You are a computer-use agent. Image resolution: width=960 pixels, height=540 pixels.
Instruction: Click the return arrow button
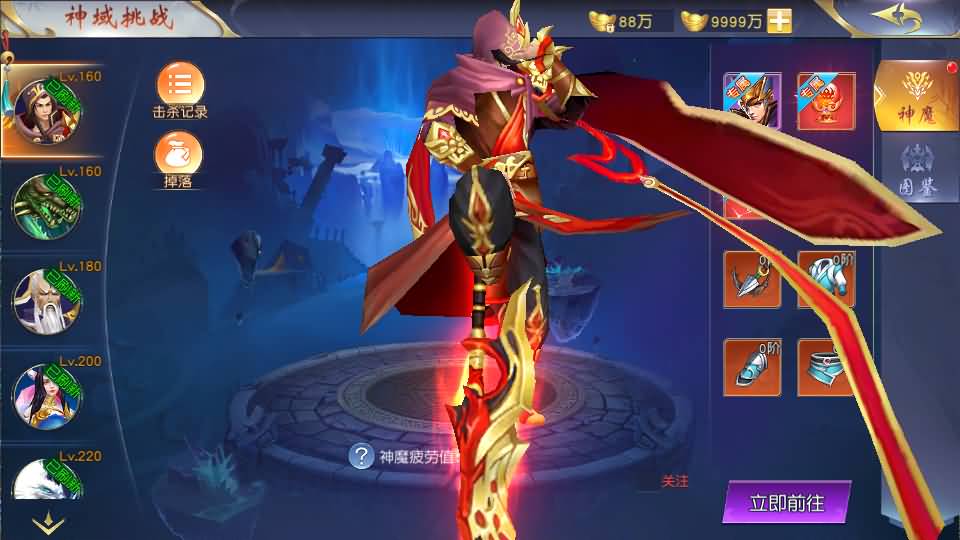tap(896, 17)
